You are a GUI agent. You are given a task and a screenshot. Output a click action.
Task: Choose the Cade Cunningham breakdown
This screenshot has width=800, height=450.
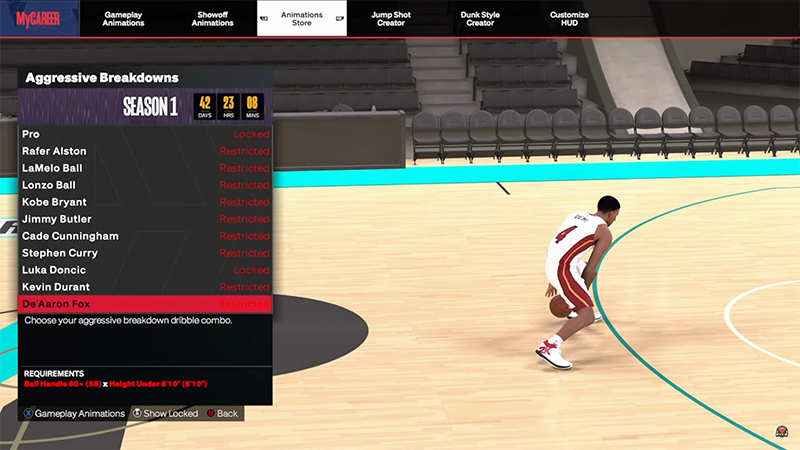click(145, 236)
